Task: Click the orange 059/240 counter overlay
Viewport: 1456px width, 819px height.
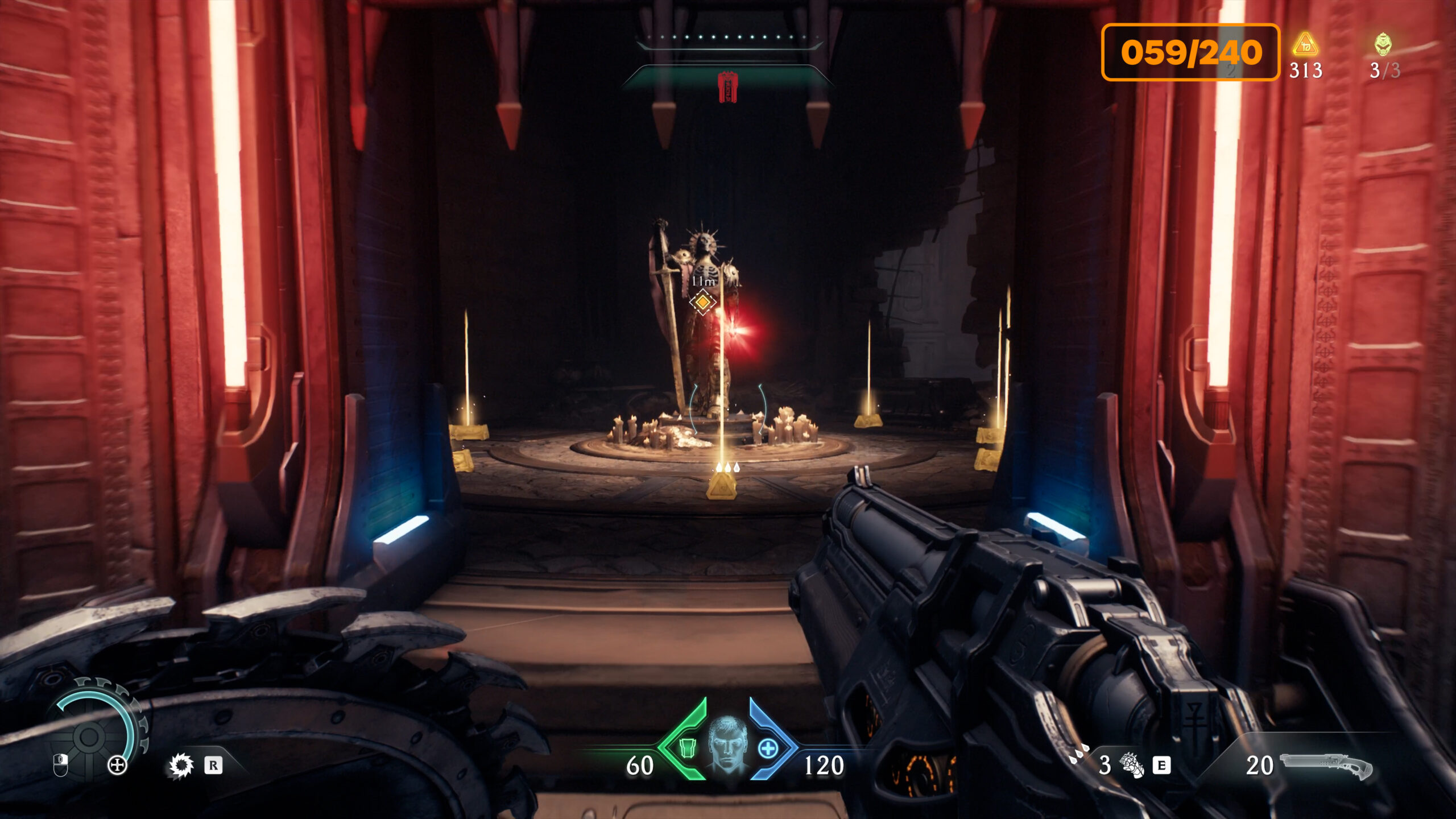Action: [x=1190, y=52]
